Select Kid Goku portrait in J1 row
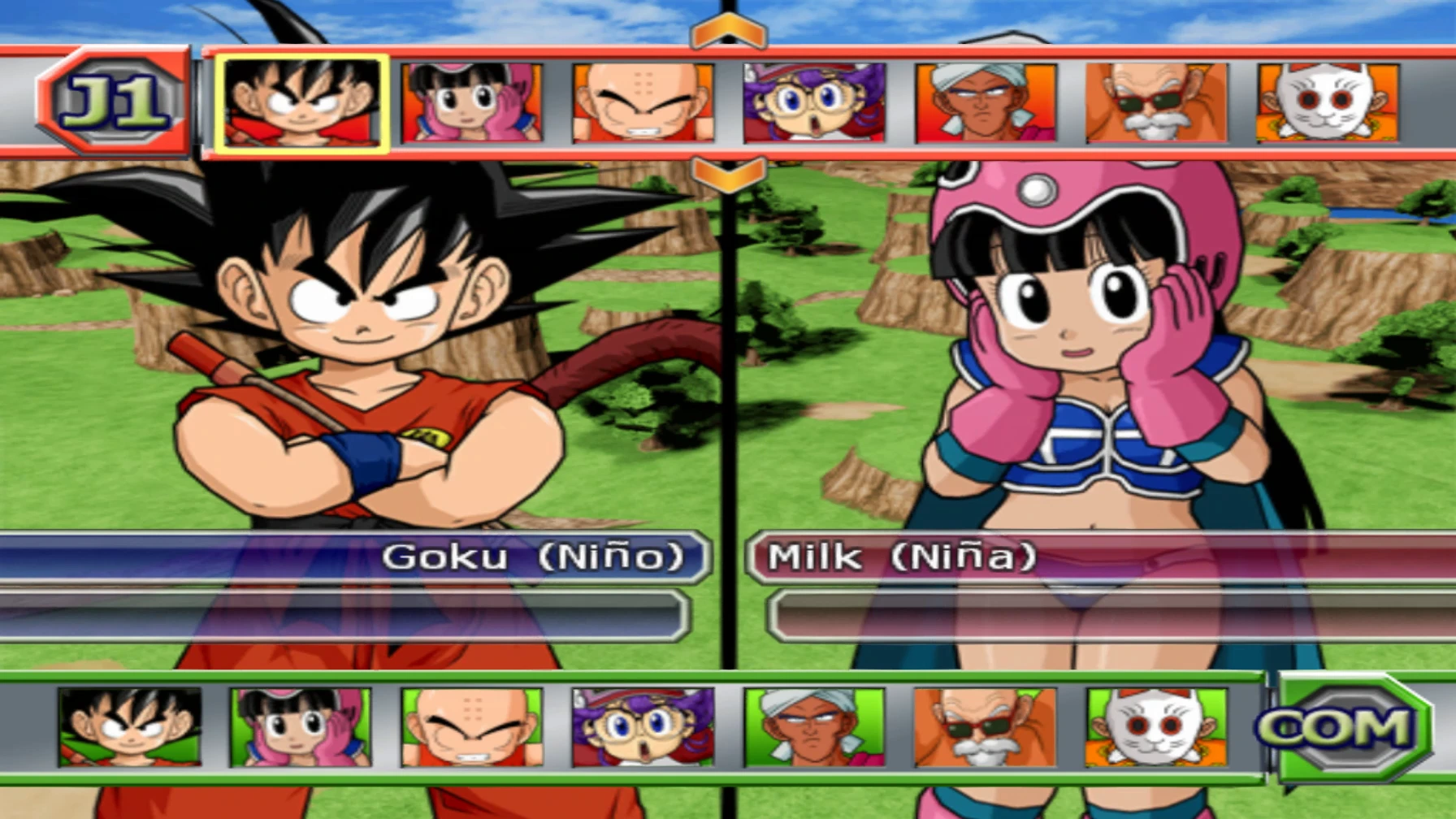 coord(301,103)
